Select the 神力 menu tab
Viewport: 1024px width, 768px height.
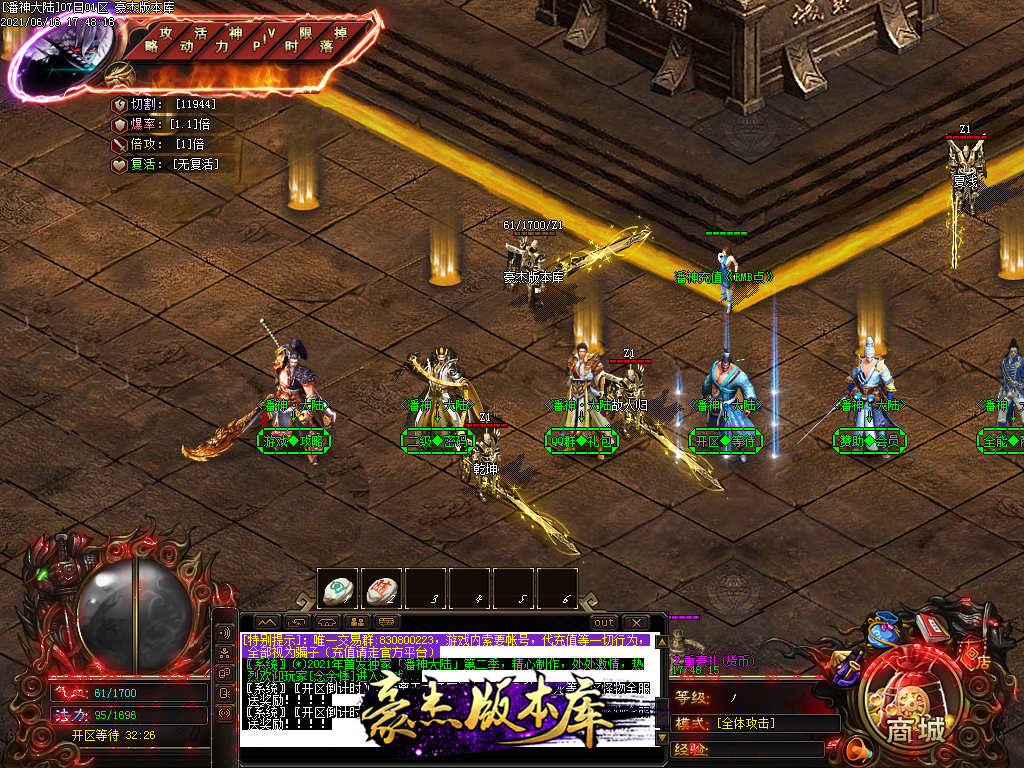tap(229, 40)
